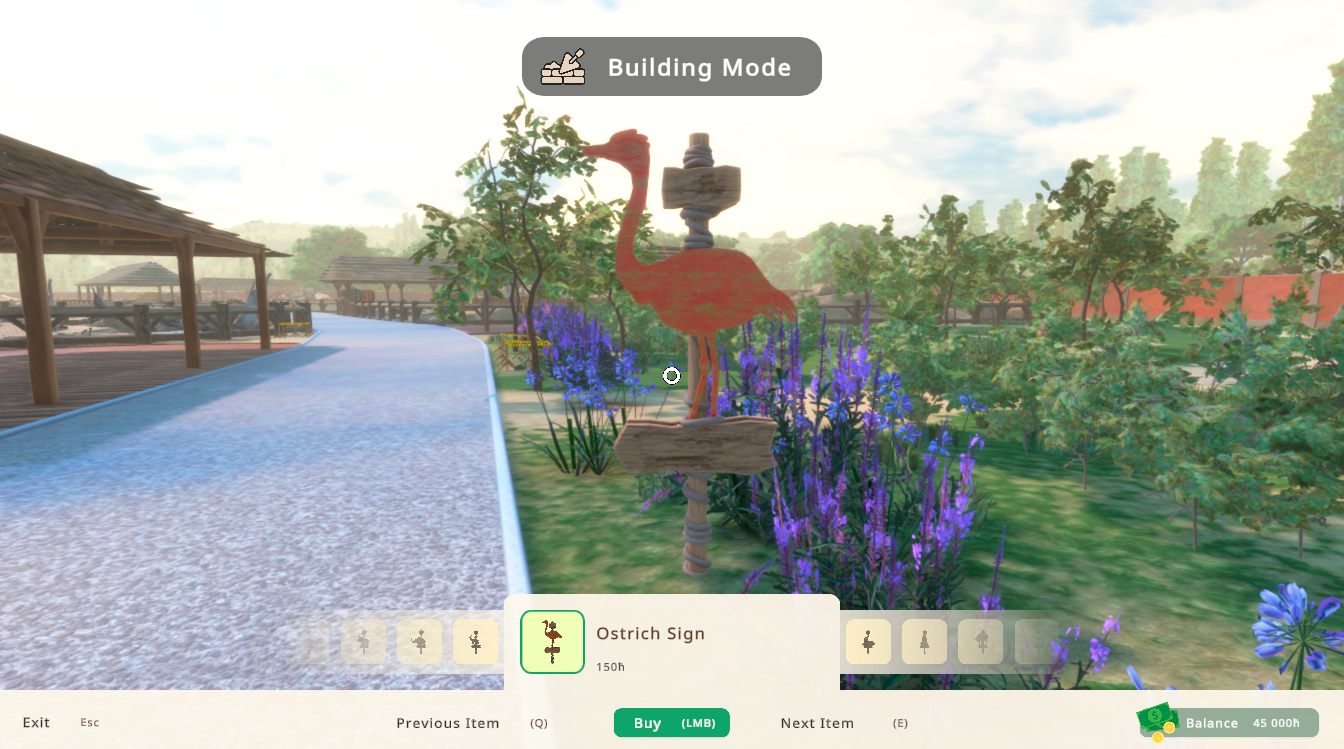Select the first sign icon right of the panel

[868, 641]
